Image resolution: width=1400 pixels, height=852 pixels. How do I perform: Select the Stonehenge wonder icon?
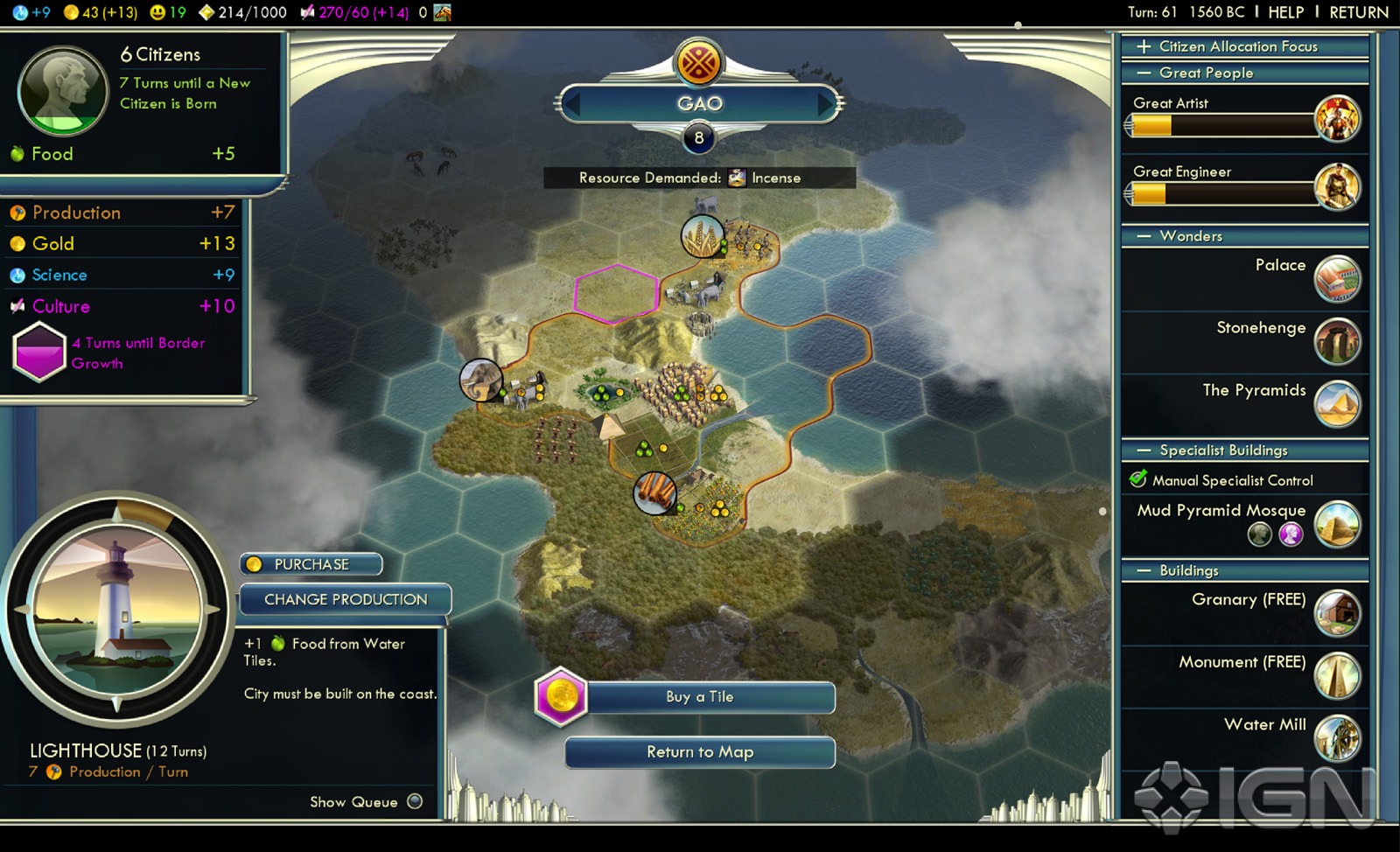(x=1337, y=341)
